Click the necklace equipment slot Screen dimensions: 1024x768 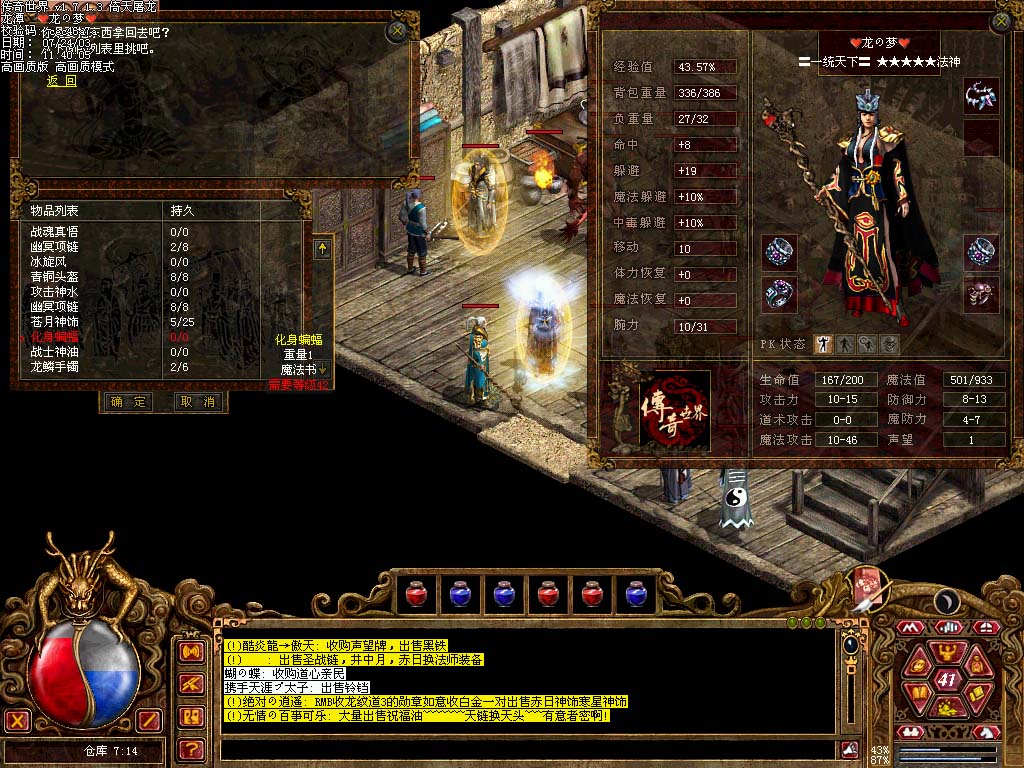coord(981,95)
